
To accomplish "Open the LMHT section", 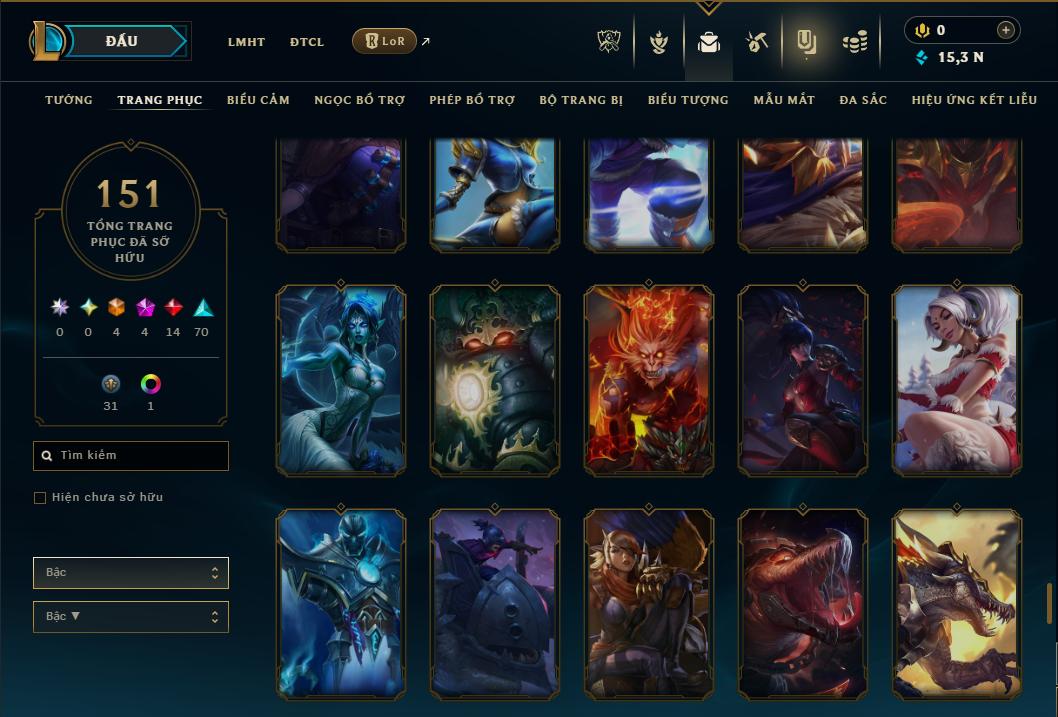I will [246, 42].
